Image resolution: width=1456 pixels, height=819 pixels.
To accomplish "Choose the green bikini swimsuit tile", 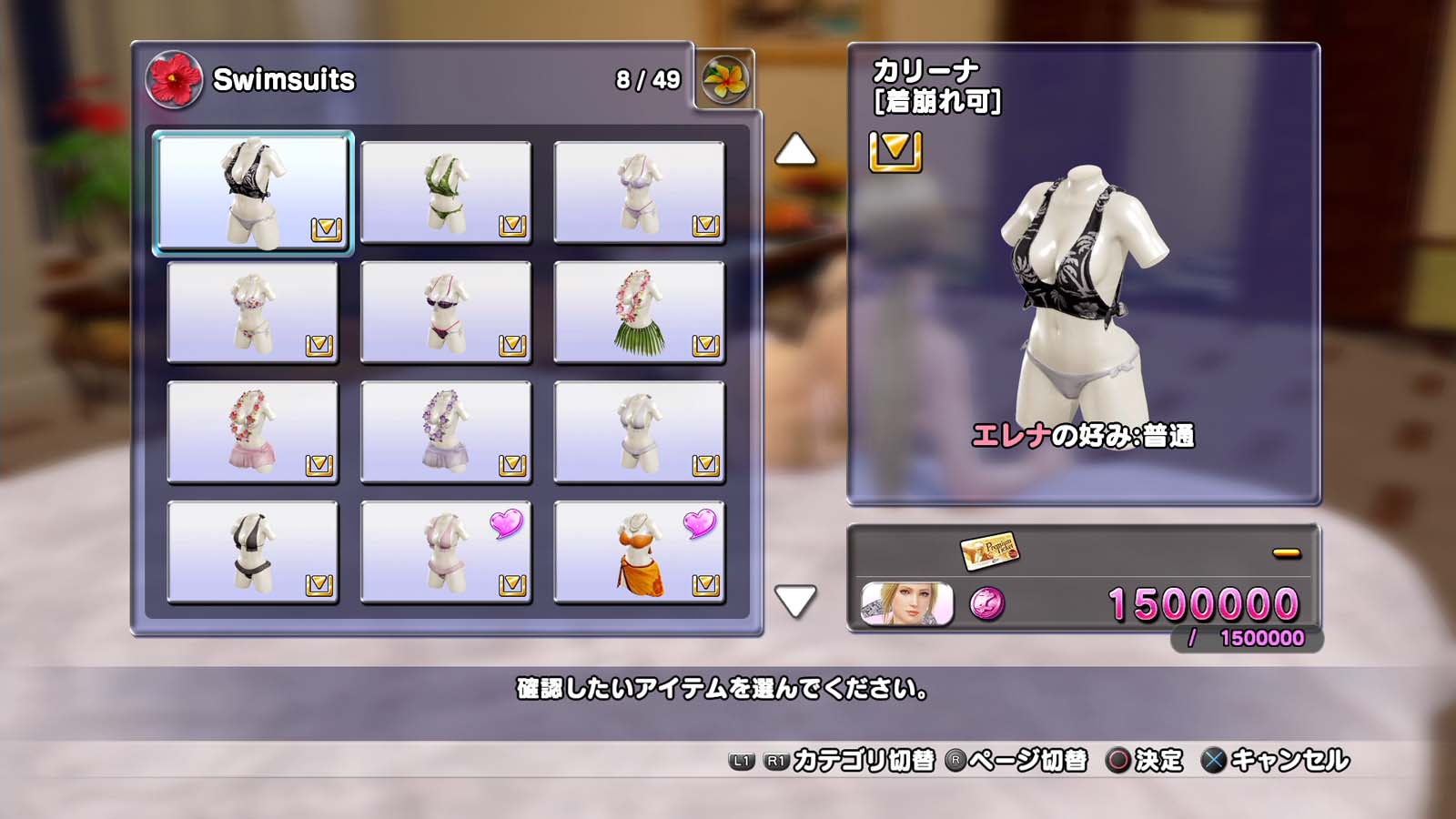I will click(x=446, y=192).
